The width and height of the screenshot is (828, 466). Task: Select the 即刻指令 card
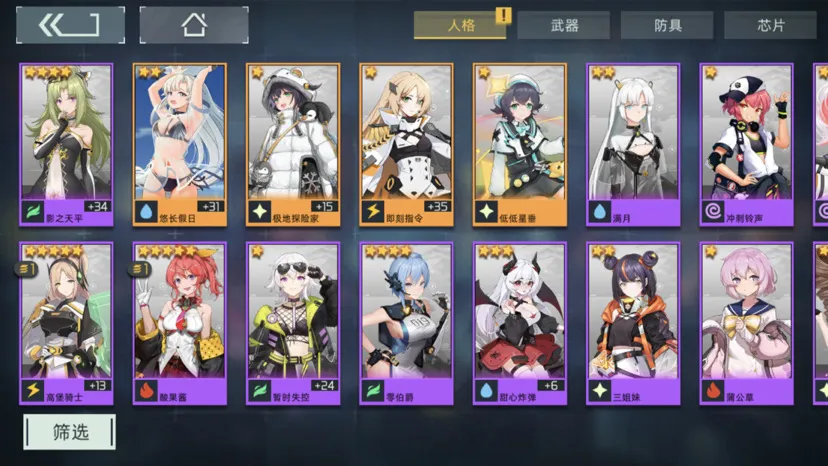[x=406, y=145]
